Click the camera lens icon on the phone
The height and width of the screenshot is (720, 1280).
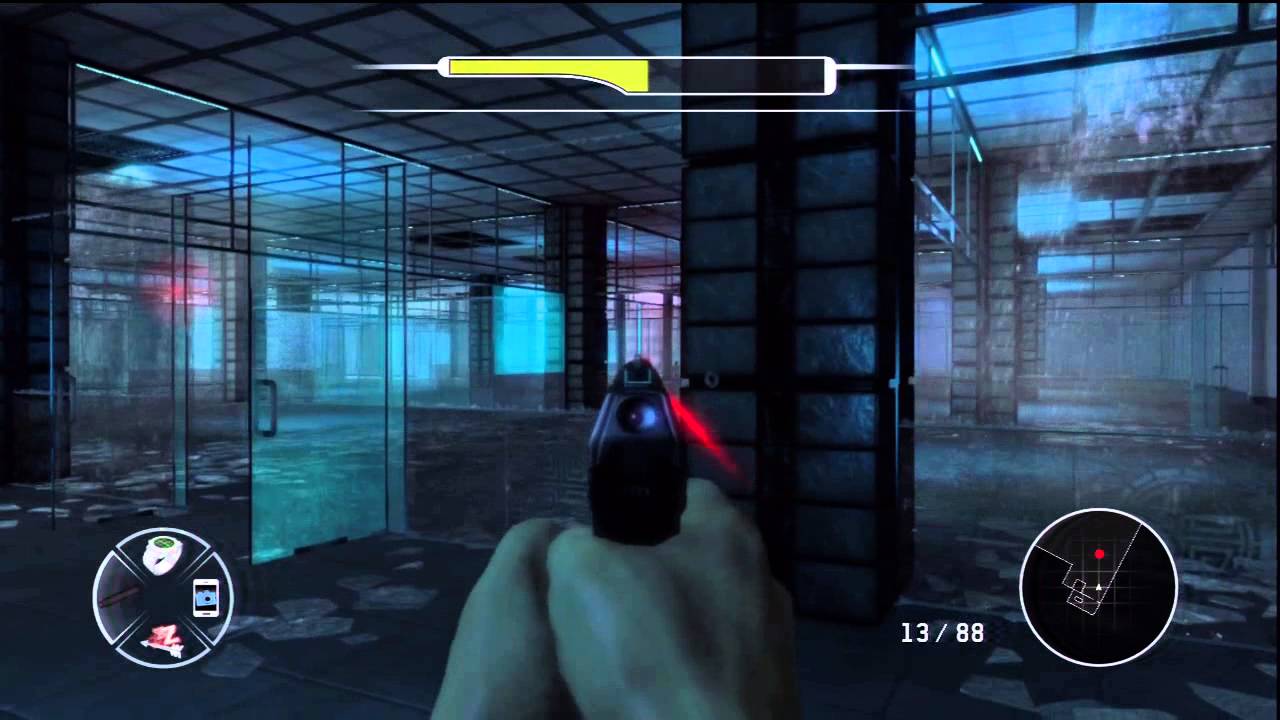[x=206, y=600]
